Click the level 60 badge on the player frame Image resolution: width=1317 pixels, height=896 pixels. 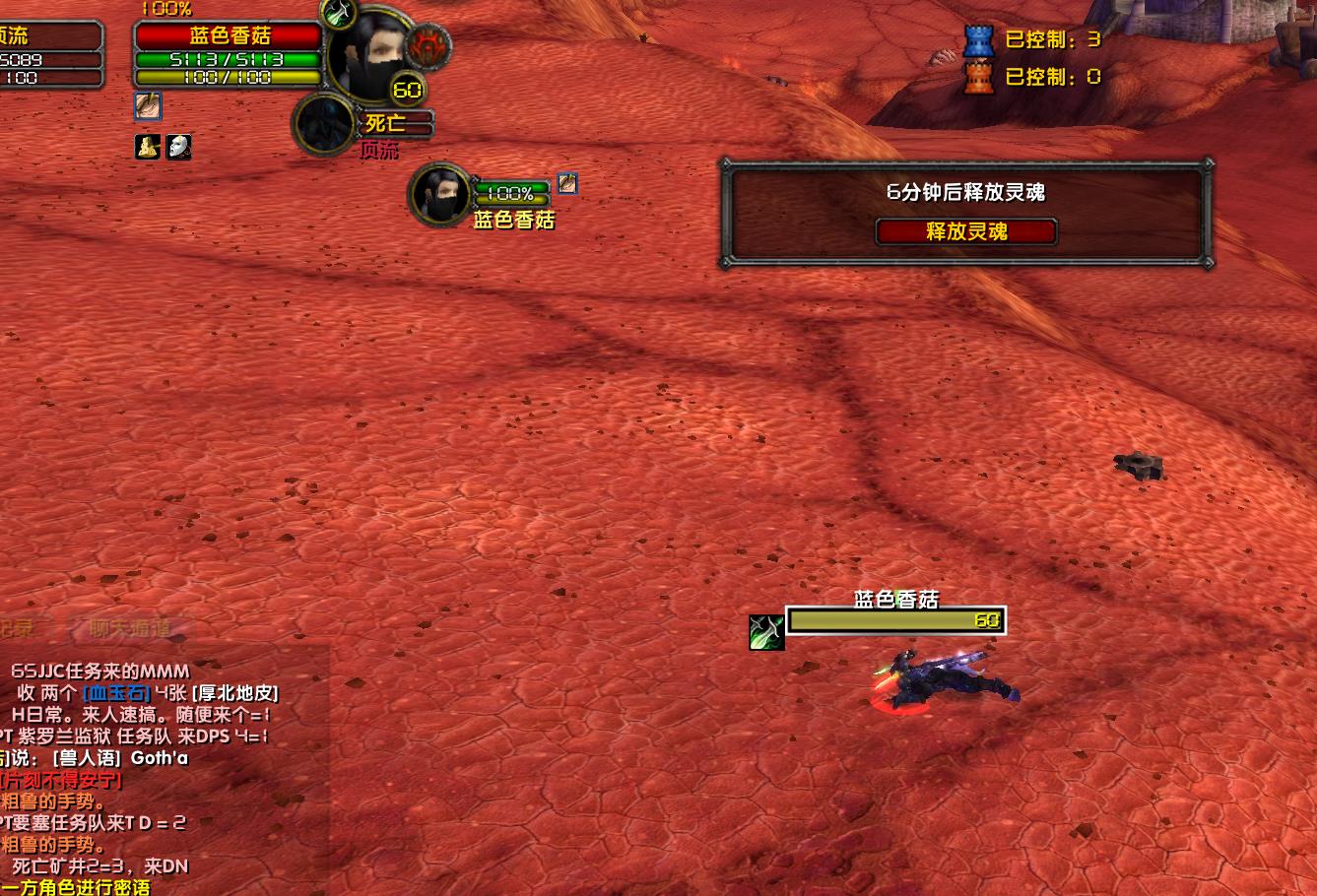(x=406, y=90)
